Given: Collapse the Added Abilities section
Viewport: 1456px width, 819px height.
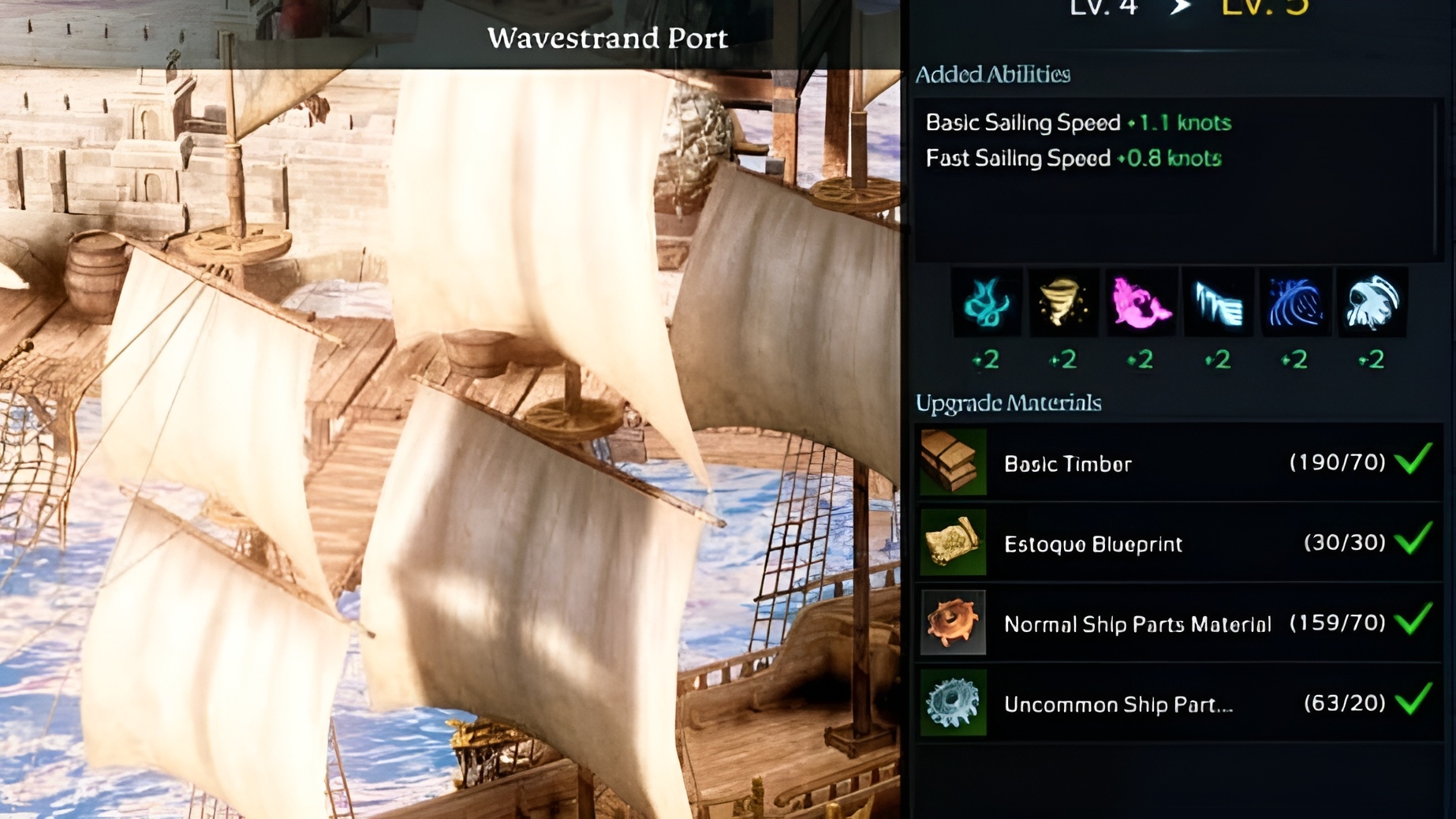Looking at the screenshot, I should 992,74.
